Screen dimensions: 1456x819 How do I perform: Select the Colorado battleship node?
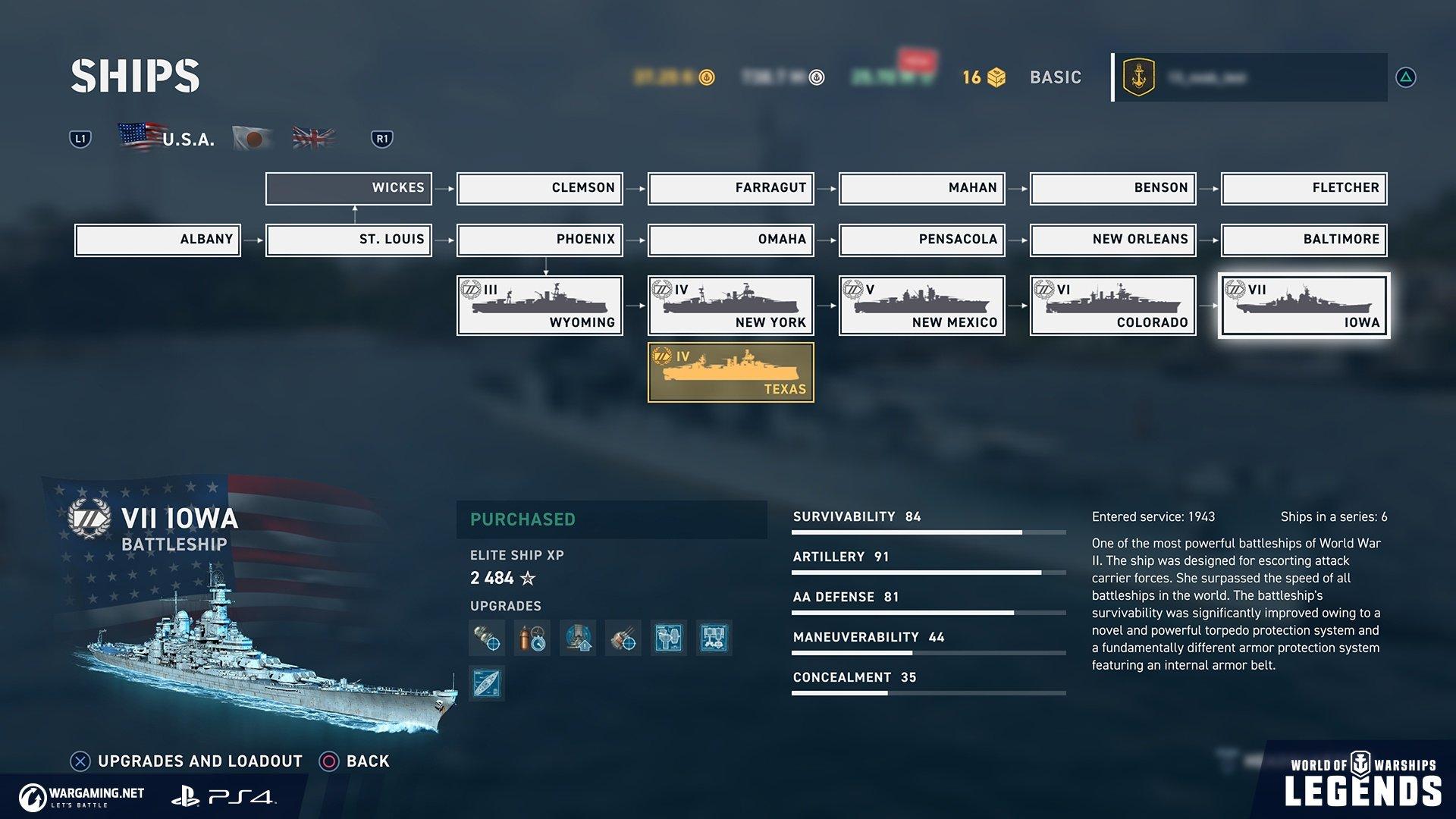click(1112, 305)
